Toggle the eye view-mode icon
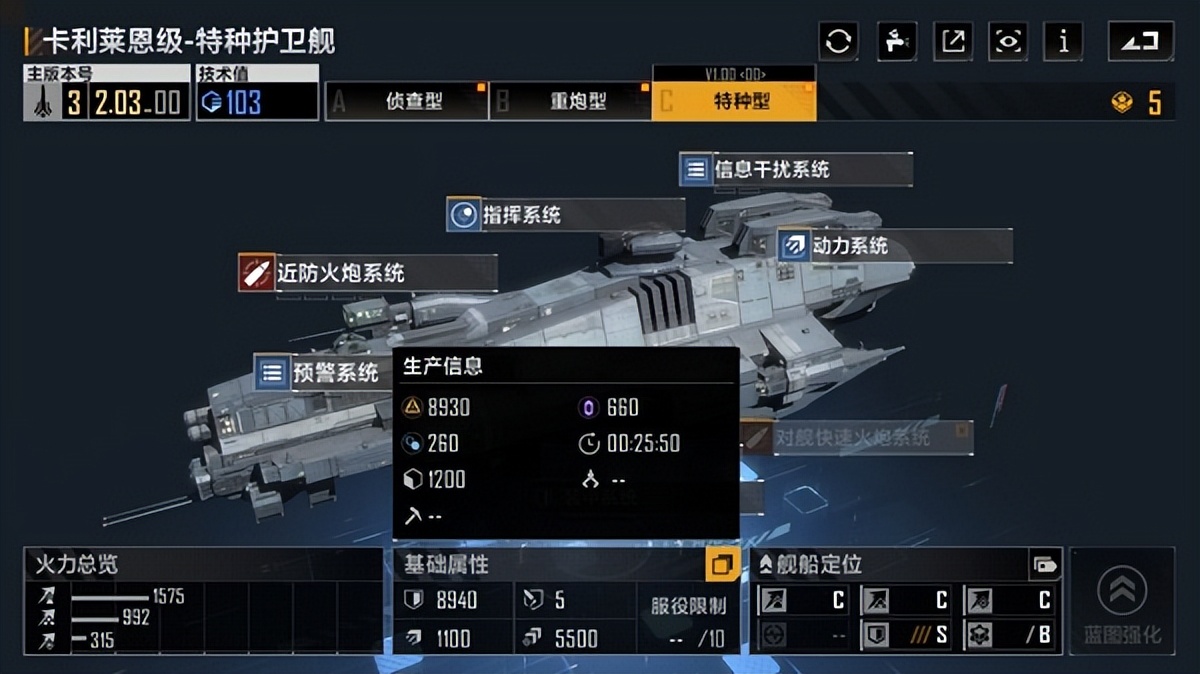 1008,41
